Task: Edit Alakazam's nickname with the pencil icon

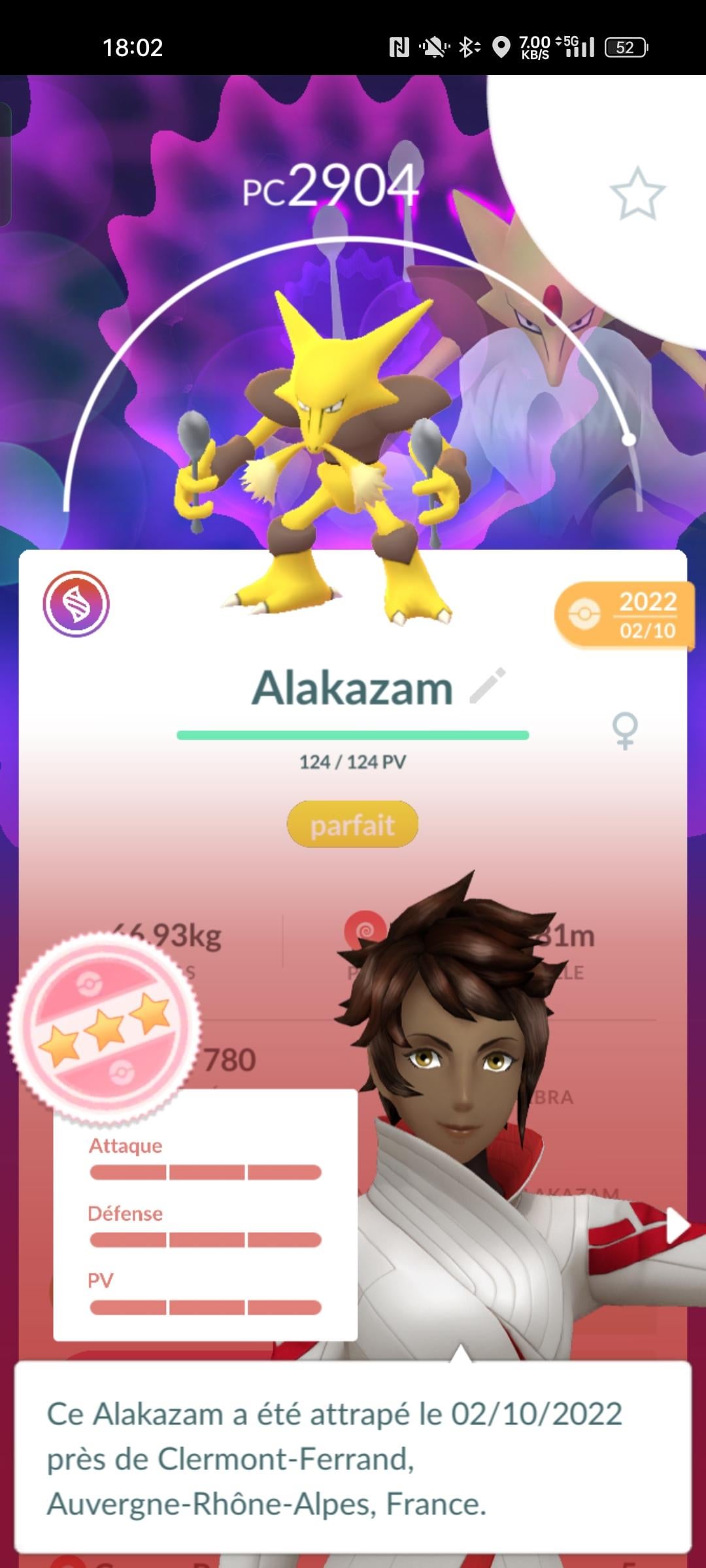Action: click(x=488, y=686)
